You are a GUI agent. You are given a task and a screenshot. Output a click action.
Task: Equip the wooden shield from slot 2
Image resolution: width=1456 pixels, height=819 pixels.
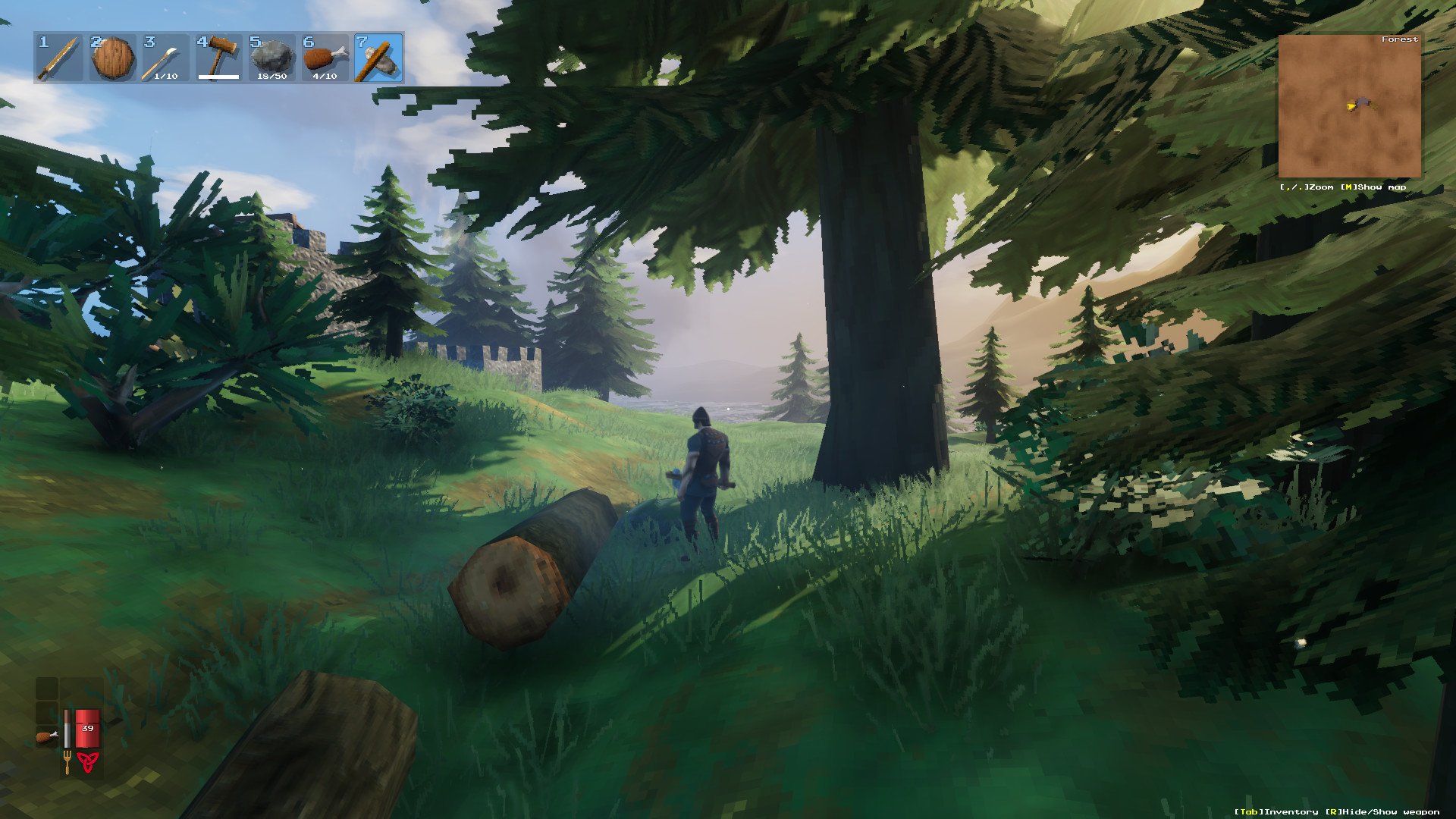coord(111,57)
